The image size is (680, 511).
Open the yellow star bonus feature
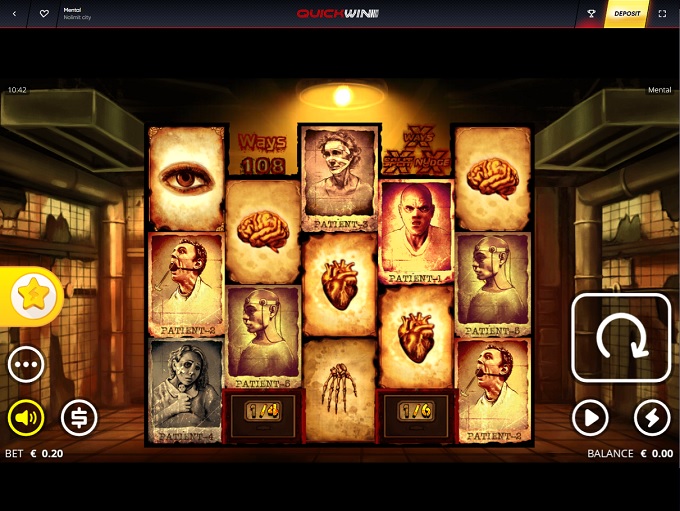click(32, 295)
